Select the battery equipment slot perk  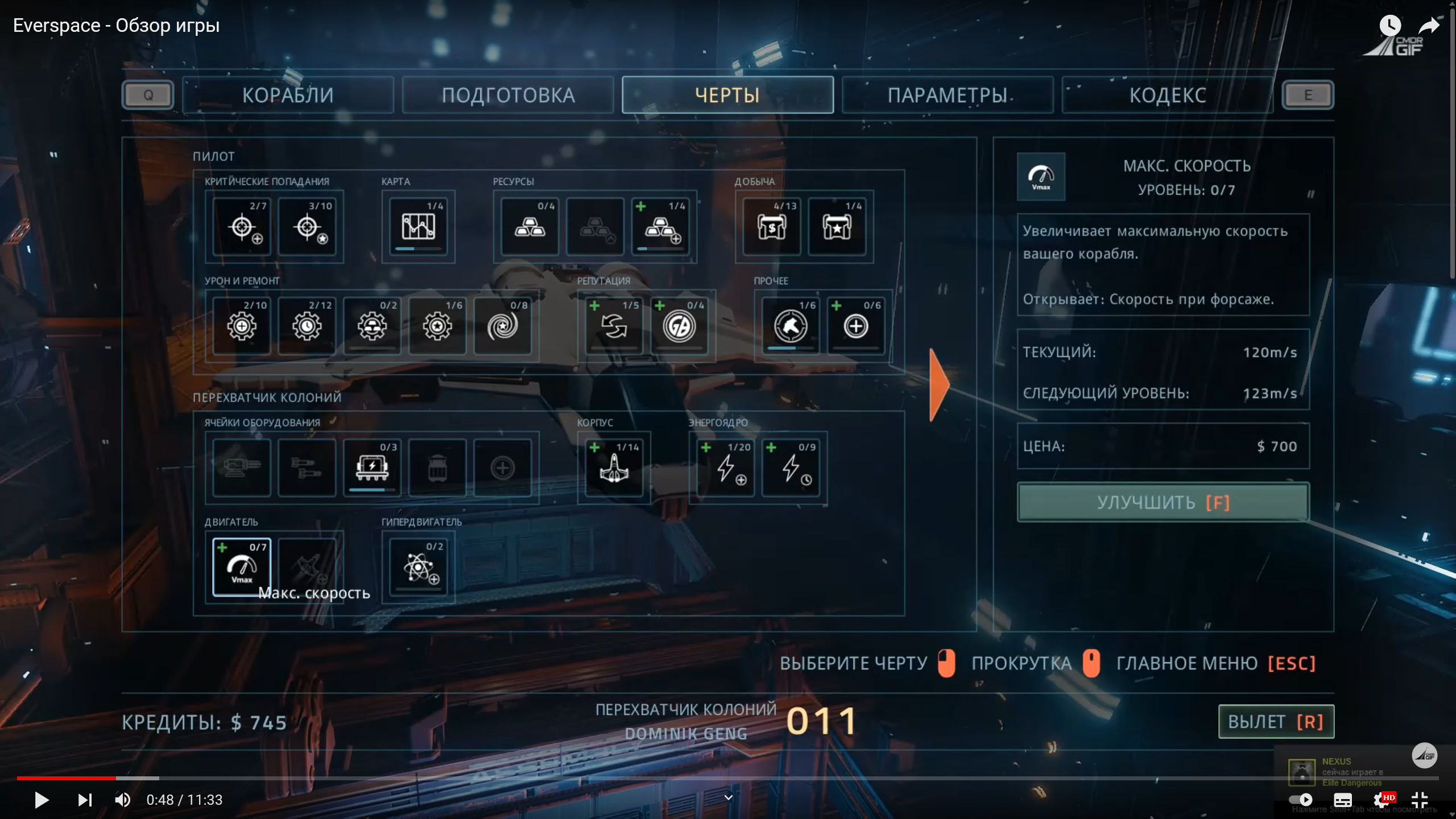(372, 468)
